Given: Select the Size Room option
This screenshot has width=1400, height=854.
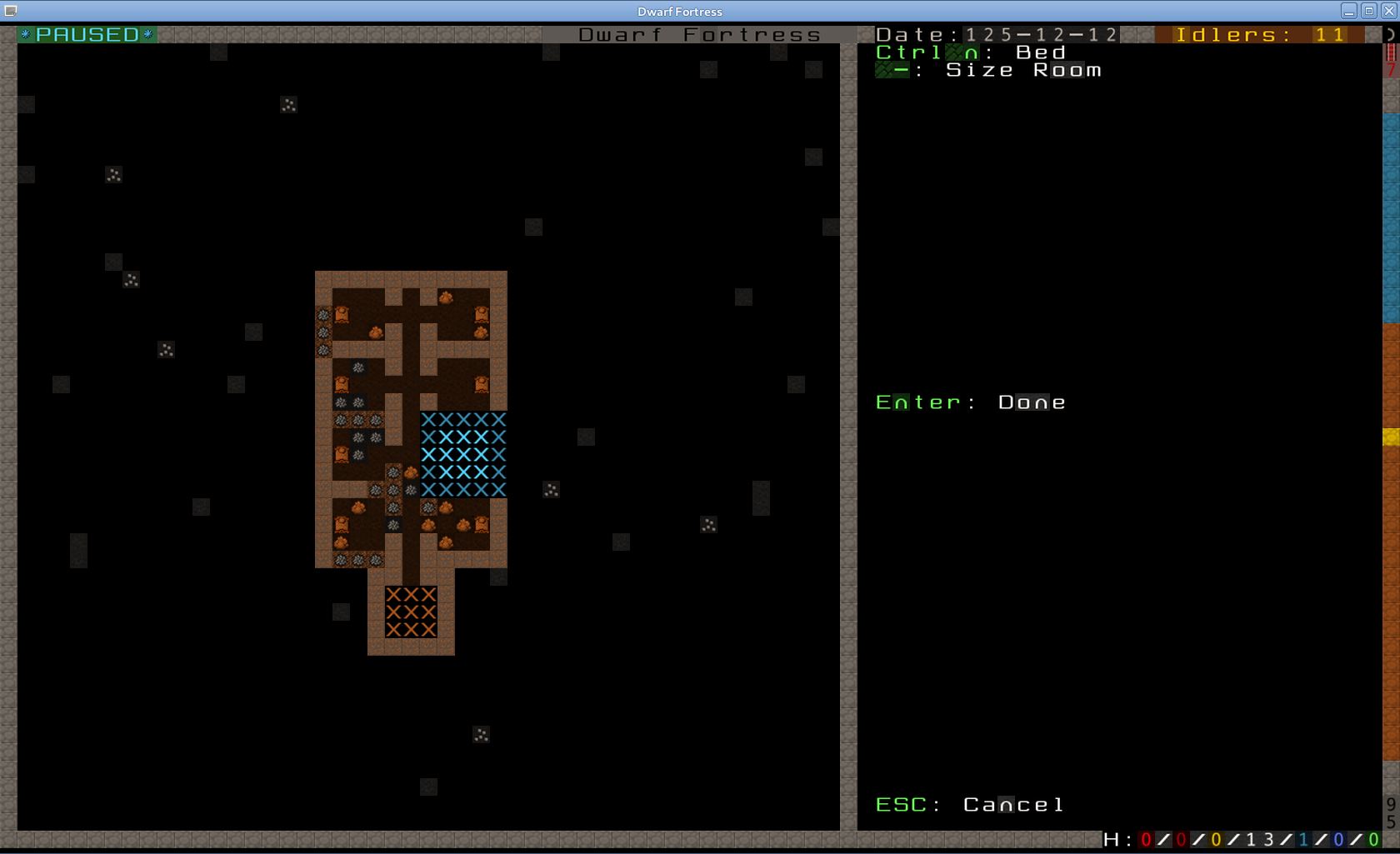Looking at the screenshot, I should coord(1022,71).
